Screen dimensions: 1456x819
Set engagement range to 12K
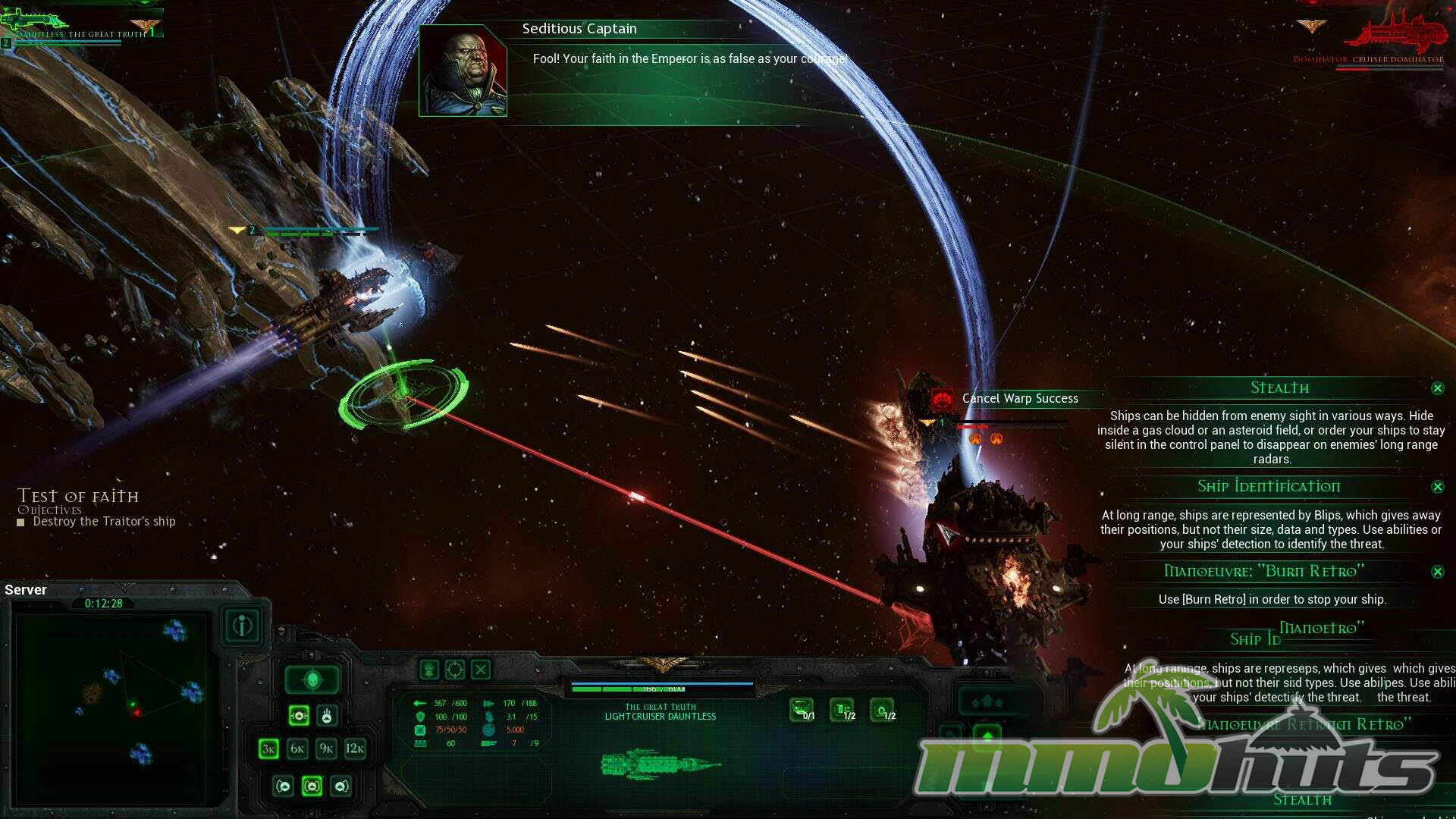355,749
